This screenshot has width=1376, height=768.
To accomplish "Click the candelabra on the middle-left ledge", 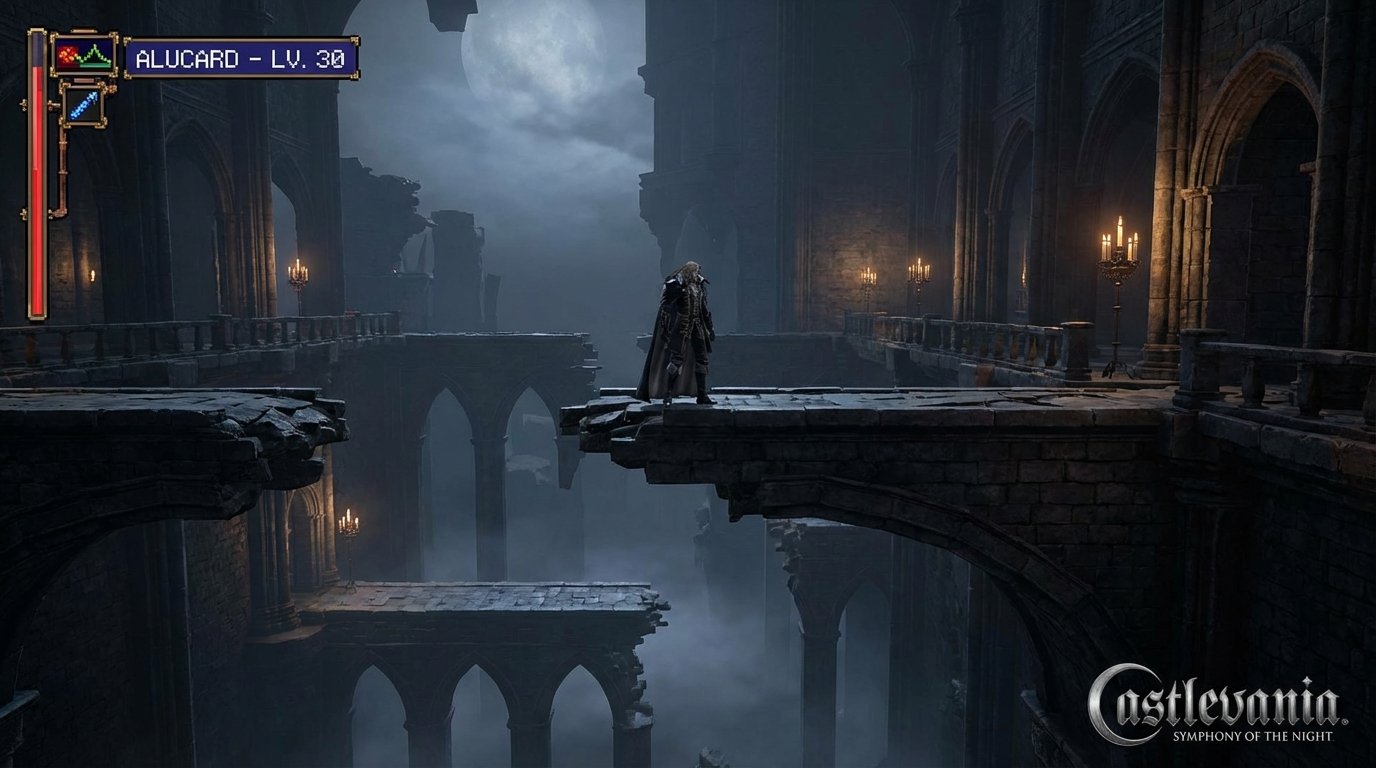I will (x=350, y=520).
